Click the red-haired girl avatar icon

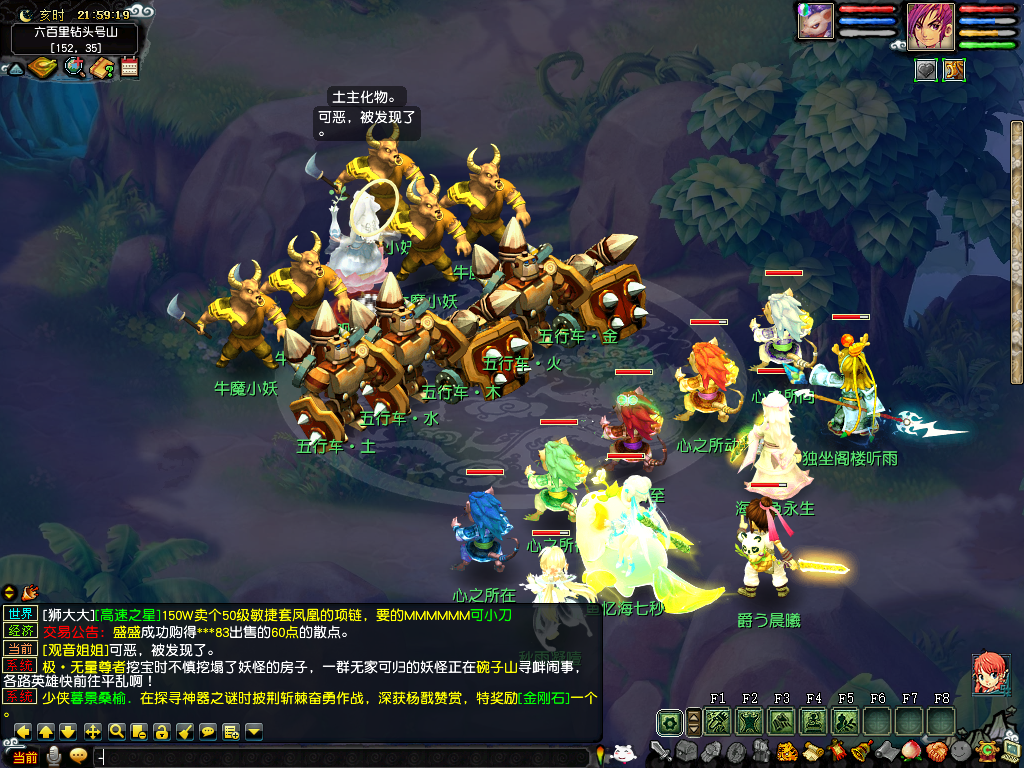[990, 673]
